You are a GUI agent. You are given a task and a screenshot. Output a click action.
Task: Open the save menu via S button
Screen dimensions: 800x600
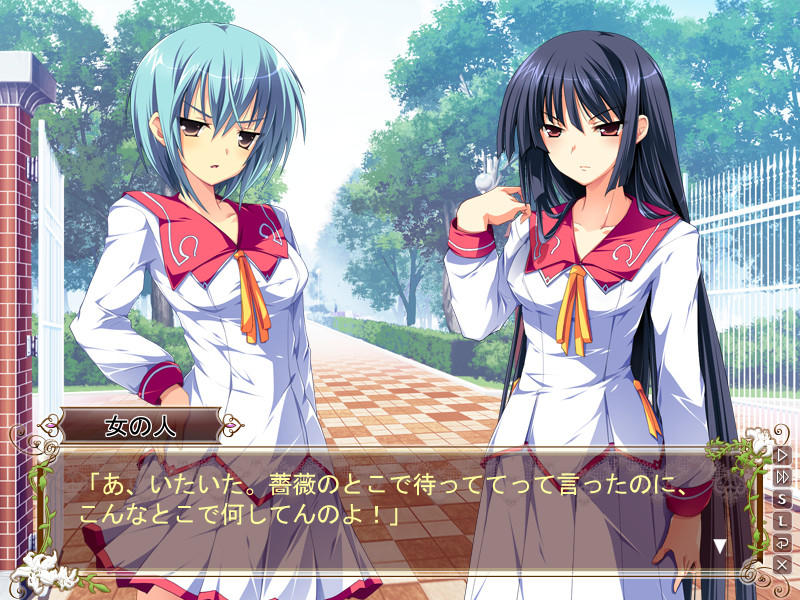click(x=781, y=499)
